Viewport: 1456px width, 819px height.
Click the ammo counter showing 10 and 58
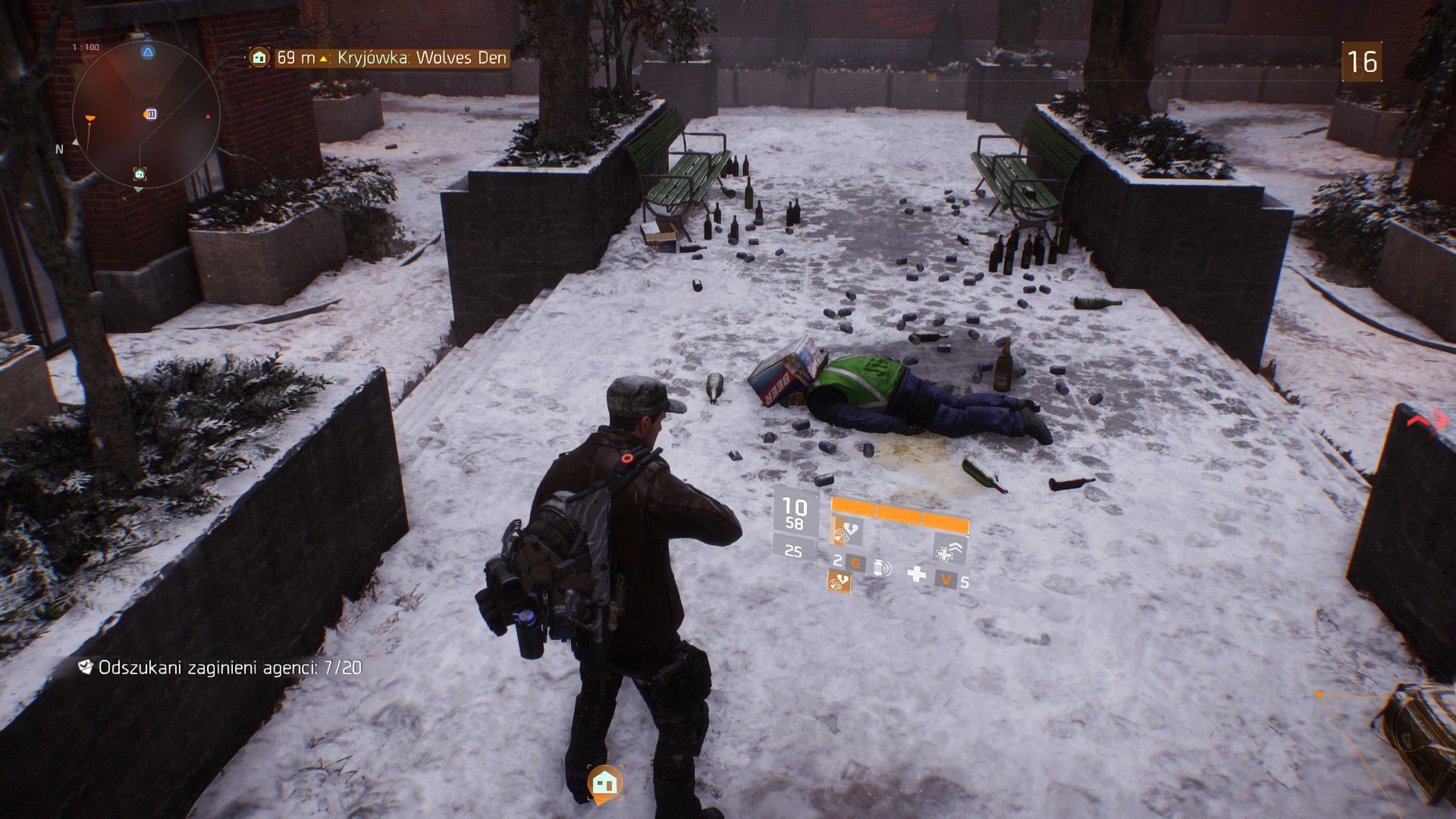pyautogui.click(x=793, y=513)
